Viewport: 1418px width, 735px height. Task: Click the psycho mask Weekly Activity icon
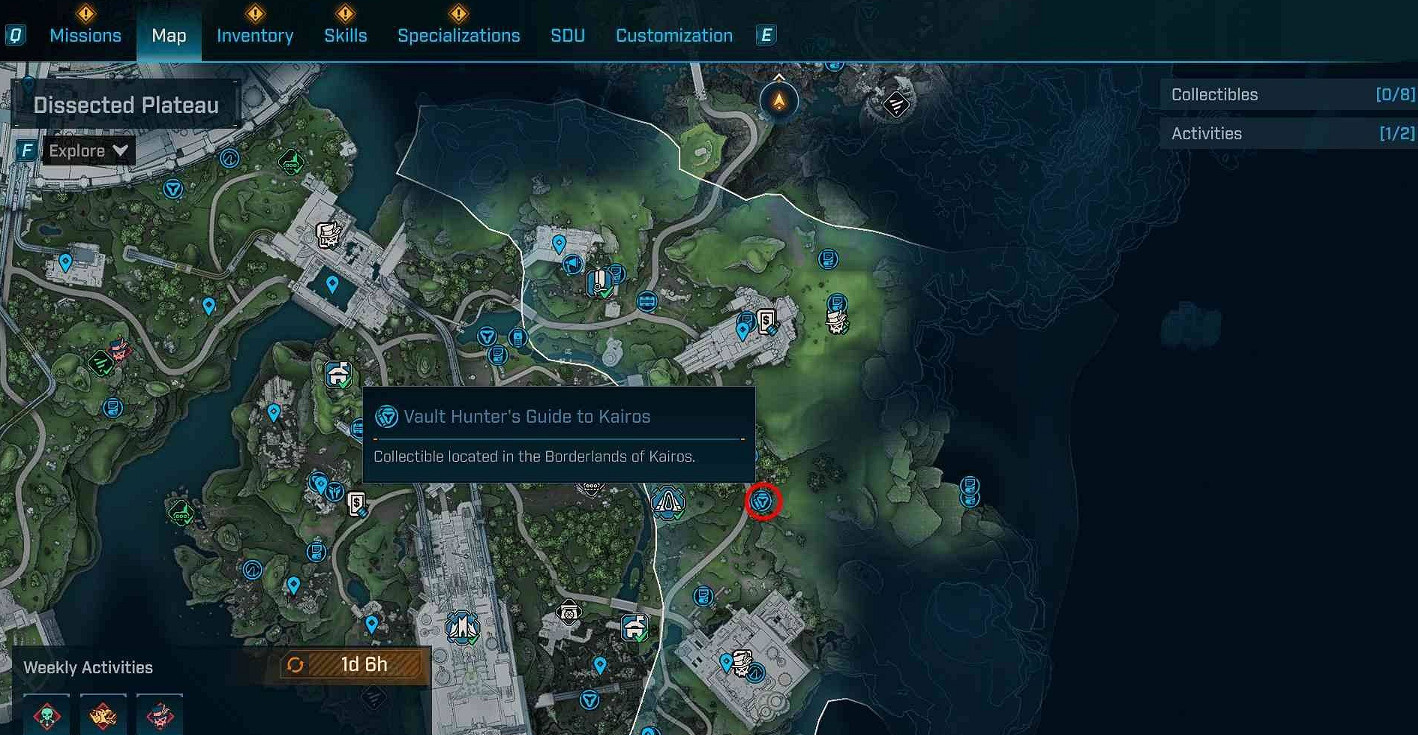tap(160, 714)
